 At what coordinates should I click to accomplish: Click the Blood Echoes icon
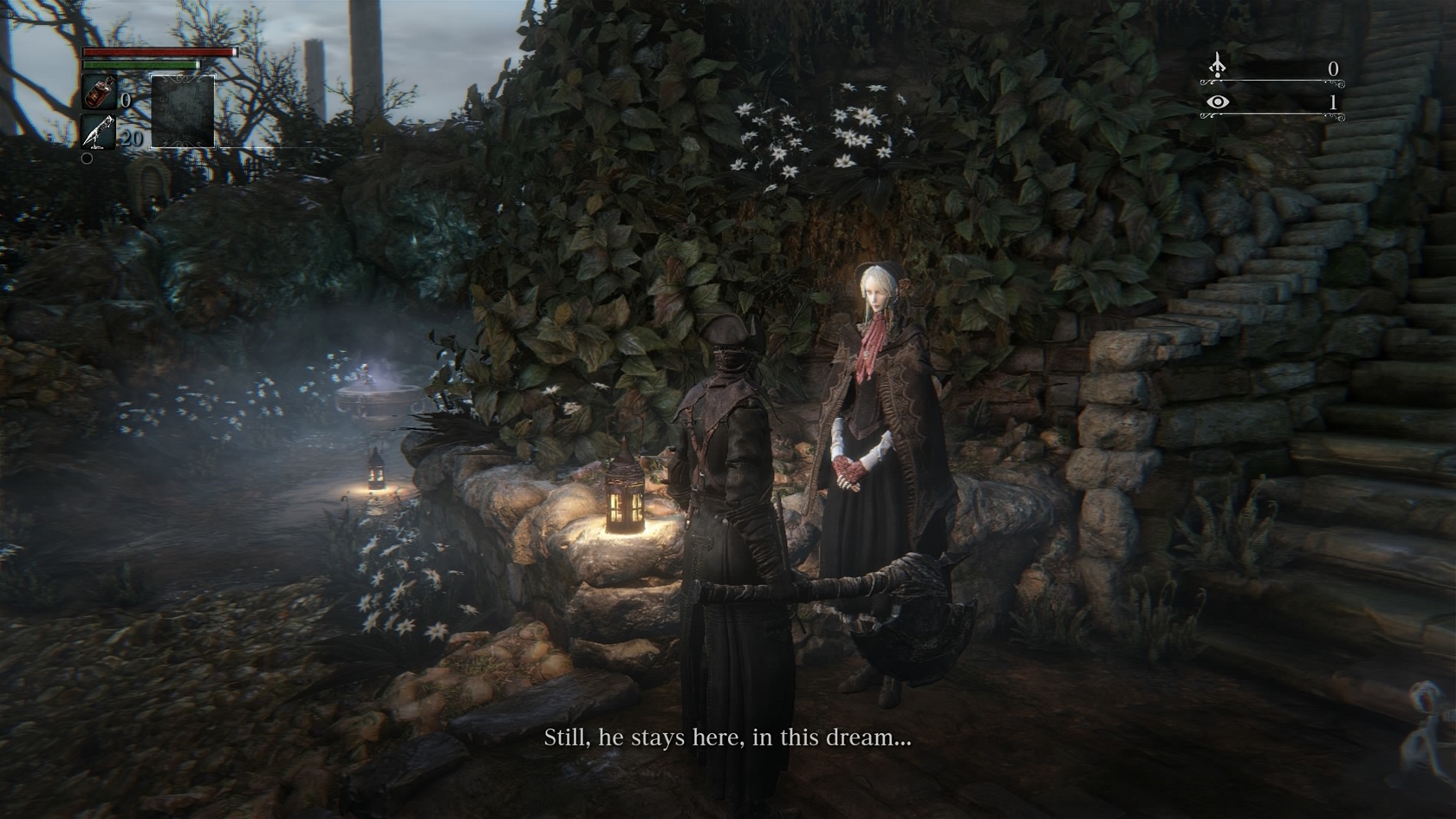tap(1218, 66)
